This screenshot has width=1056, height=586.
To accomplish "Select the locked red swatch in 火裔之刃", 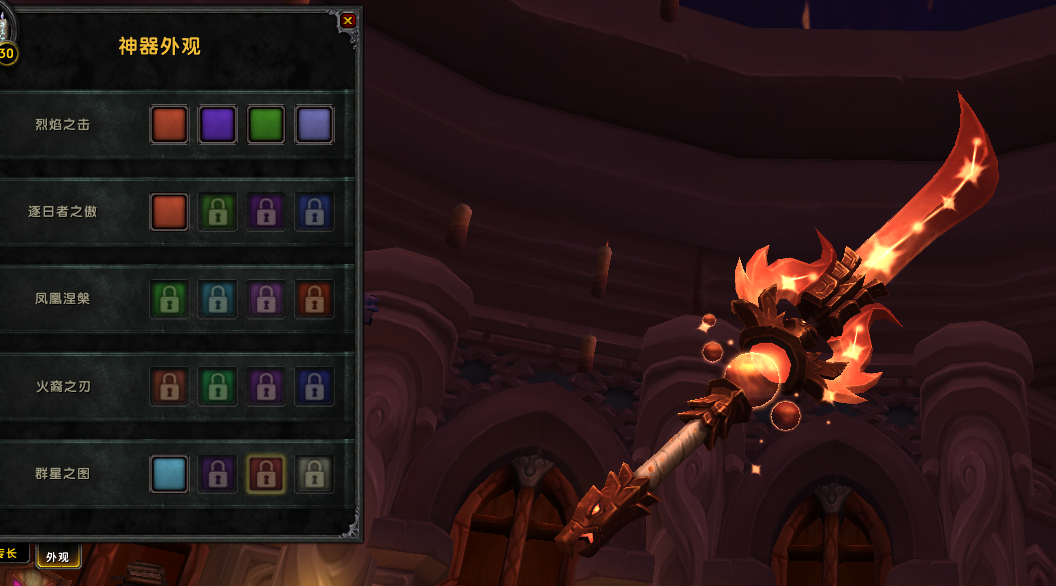I will [x=170, y=386].
